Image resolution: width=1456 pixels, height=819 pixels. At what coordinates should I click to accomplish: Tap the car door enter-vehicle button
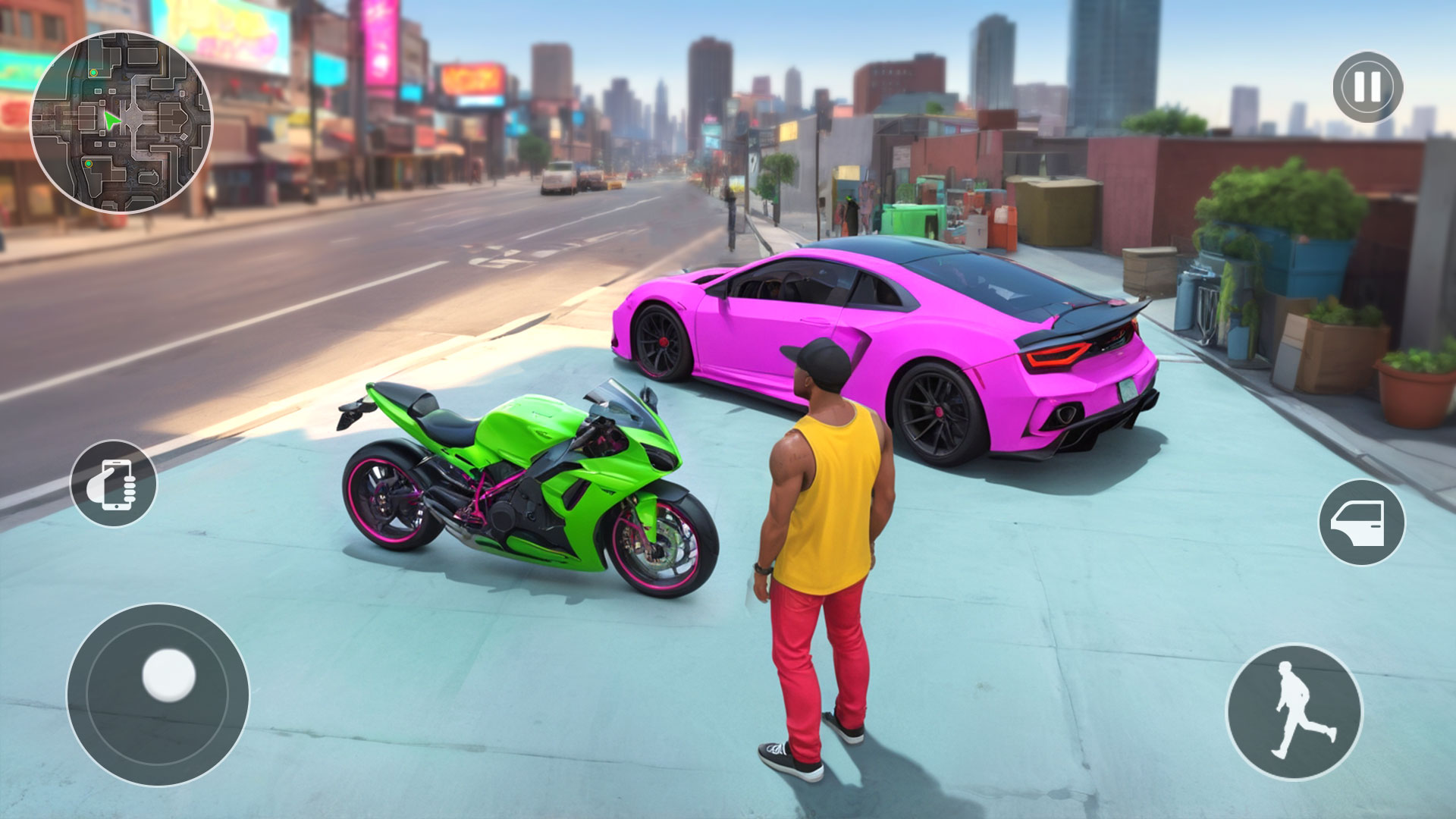point(1361,522)
